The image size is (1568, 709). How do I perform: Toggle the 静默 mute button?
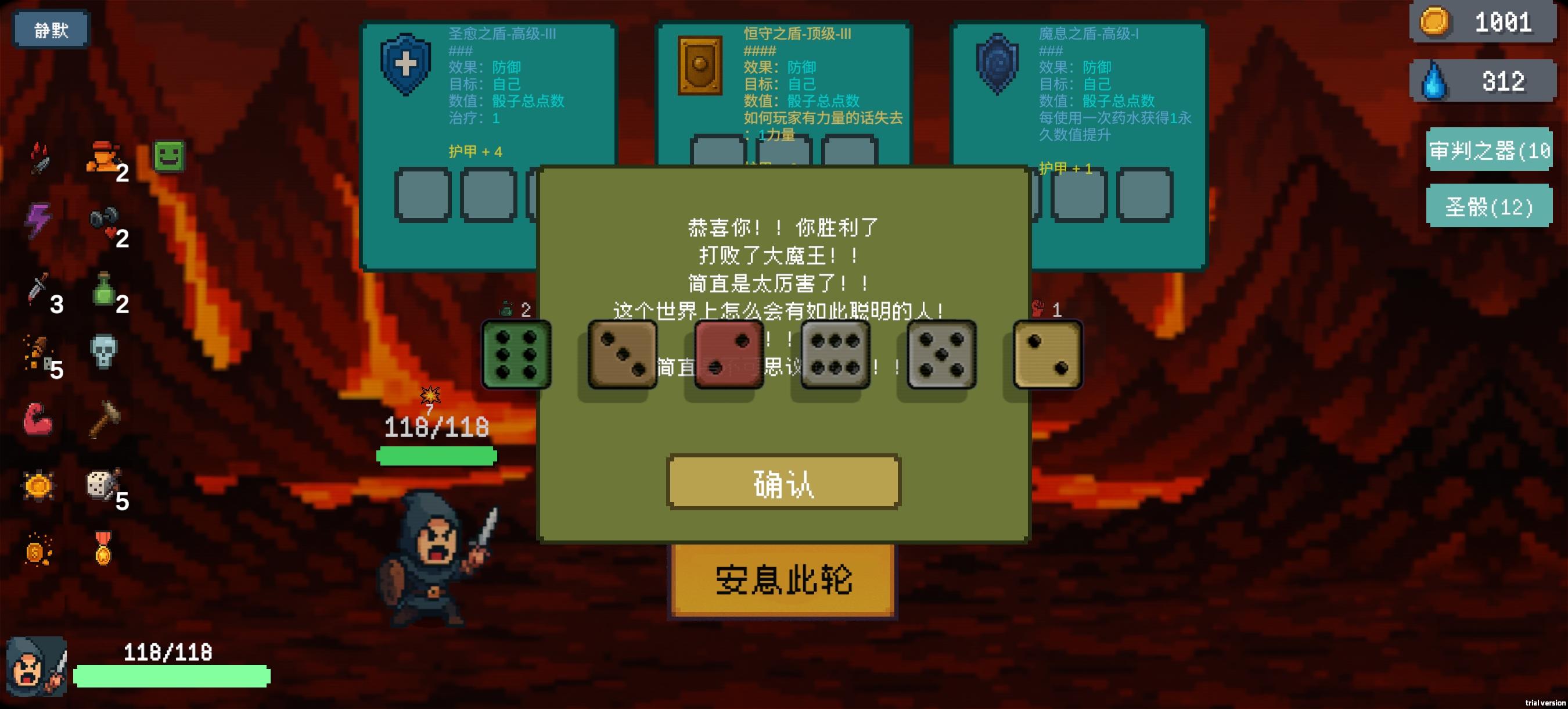[51, 29]
